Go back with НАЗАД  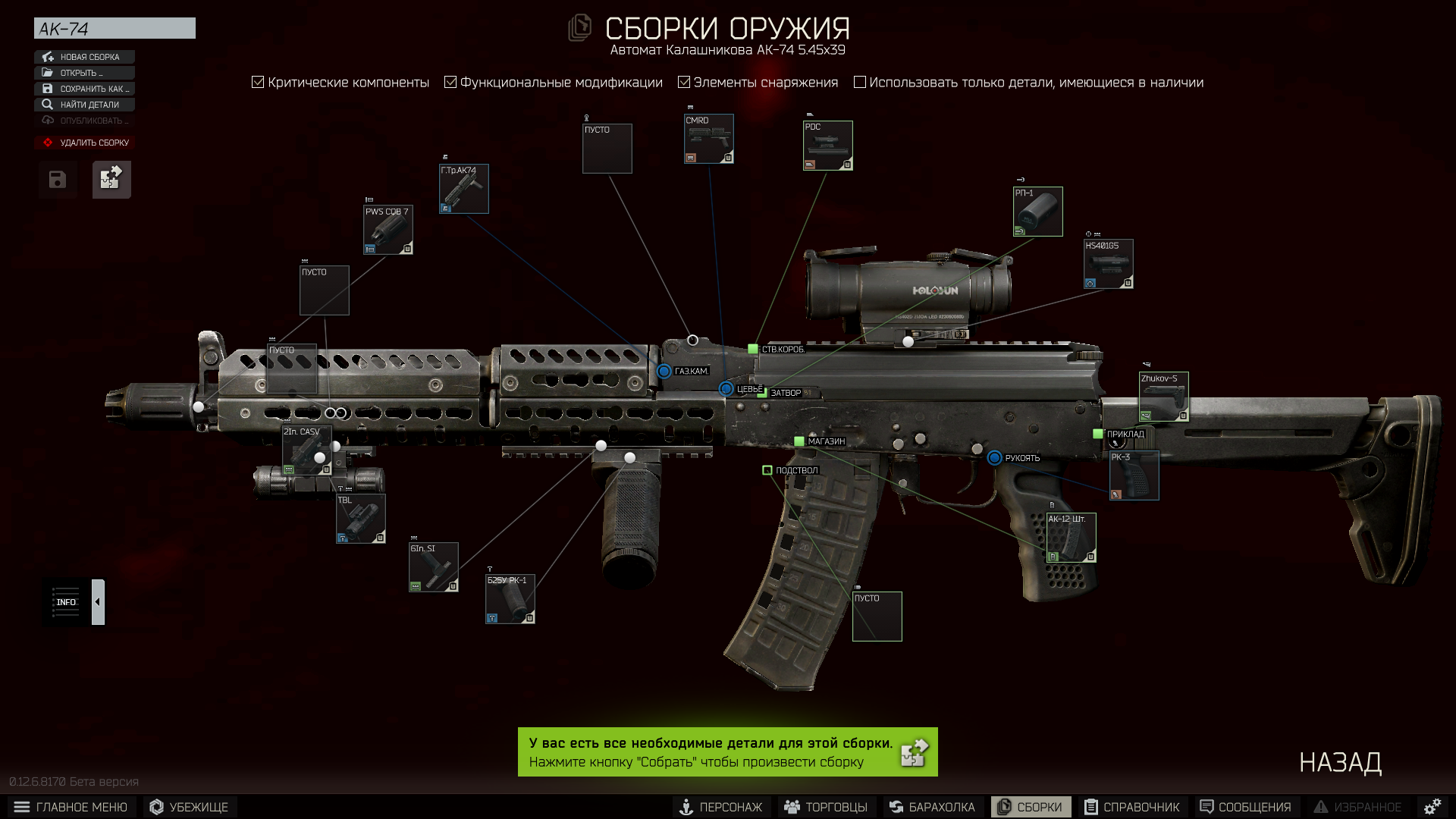click(1340, 762)
